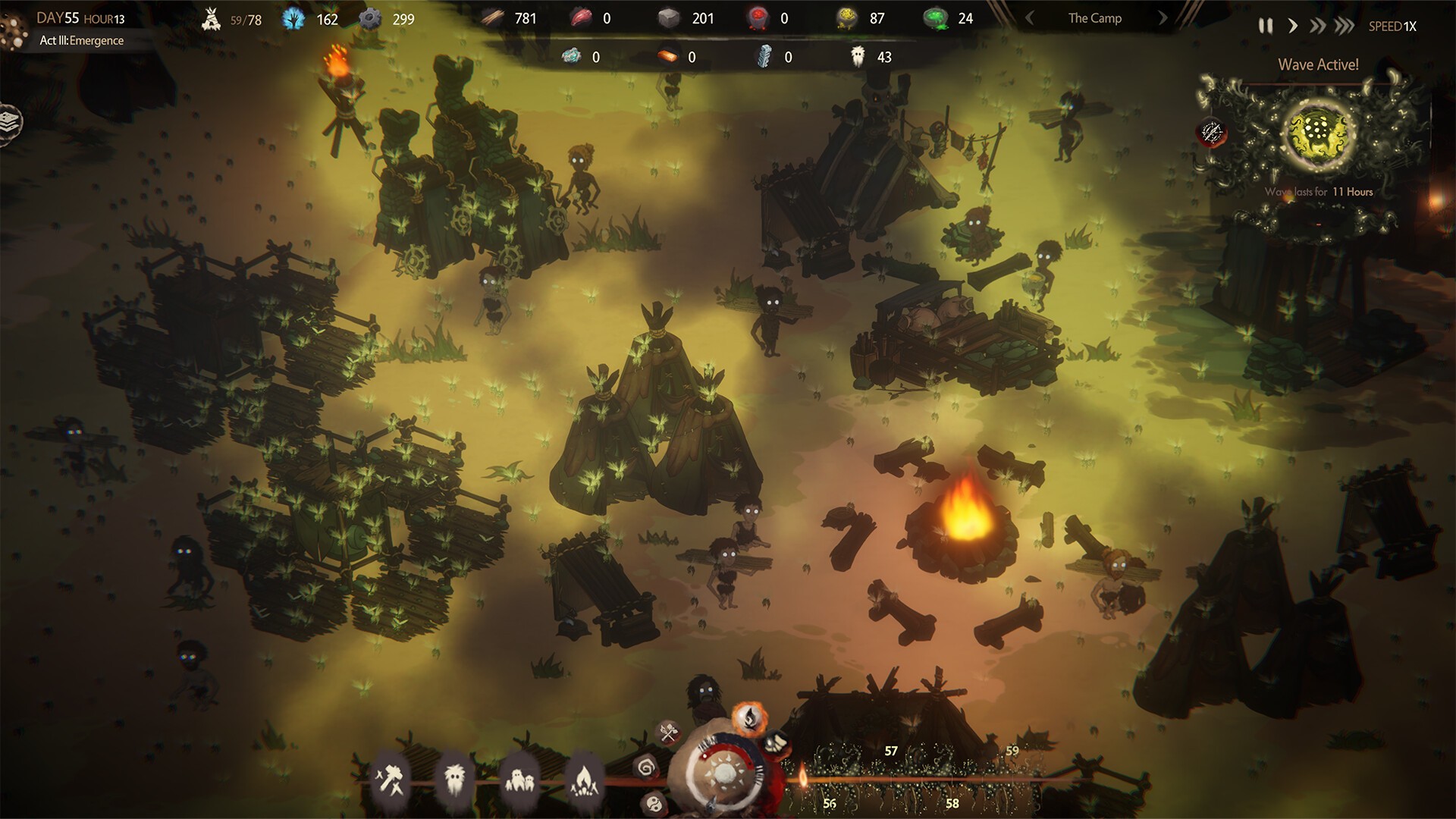Select The Camp location label
This screenshot has width=1456, height=819.
click(x=1094, y=17)
